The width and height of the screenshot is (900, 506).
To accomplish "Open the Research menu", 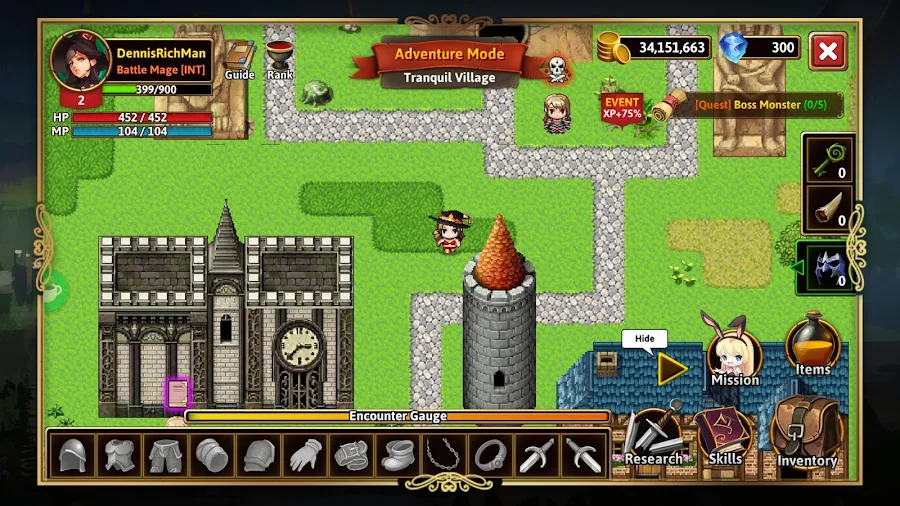I will [652, 438].
